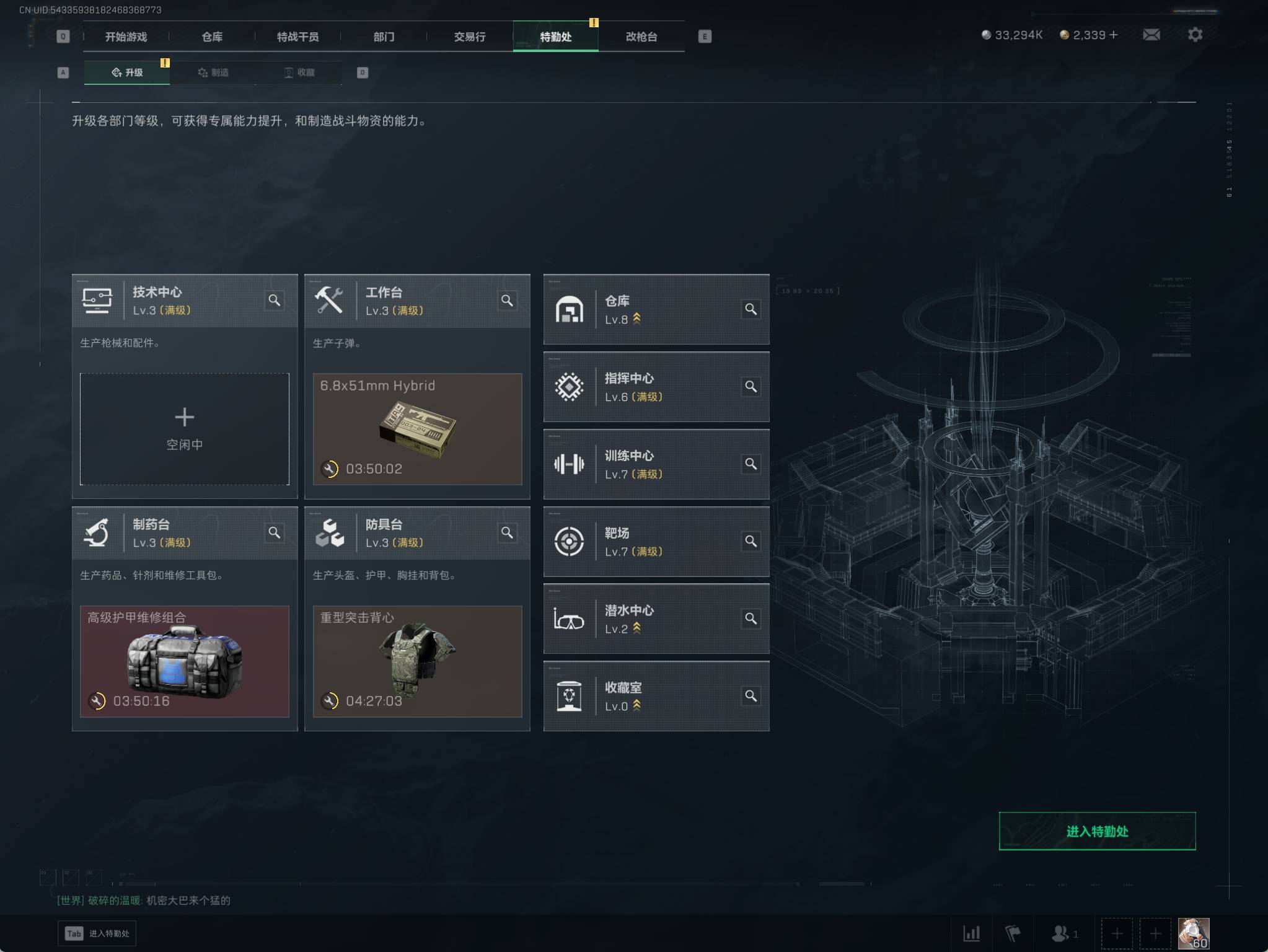Open the mail envelope icon
Screen dimensions: 1268x952
[1151, 35]
